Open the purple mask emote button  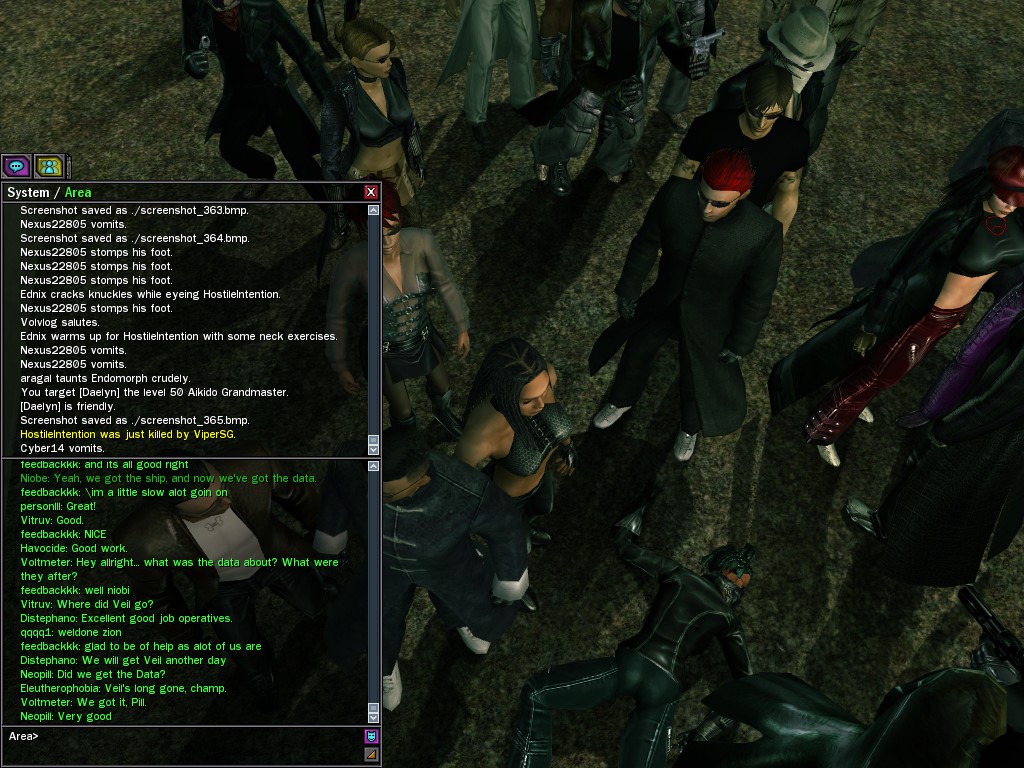(372, 737)
